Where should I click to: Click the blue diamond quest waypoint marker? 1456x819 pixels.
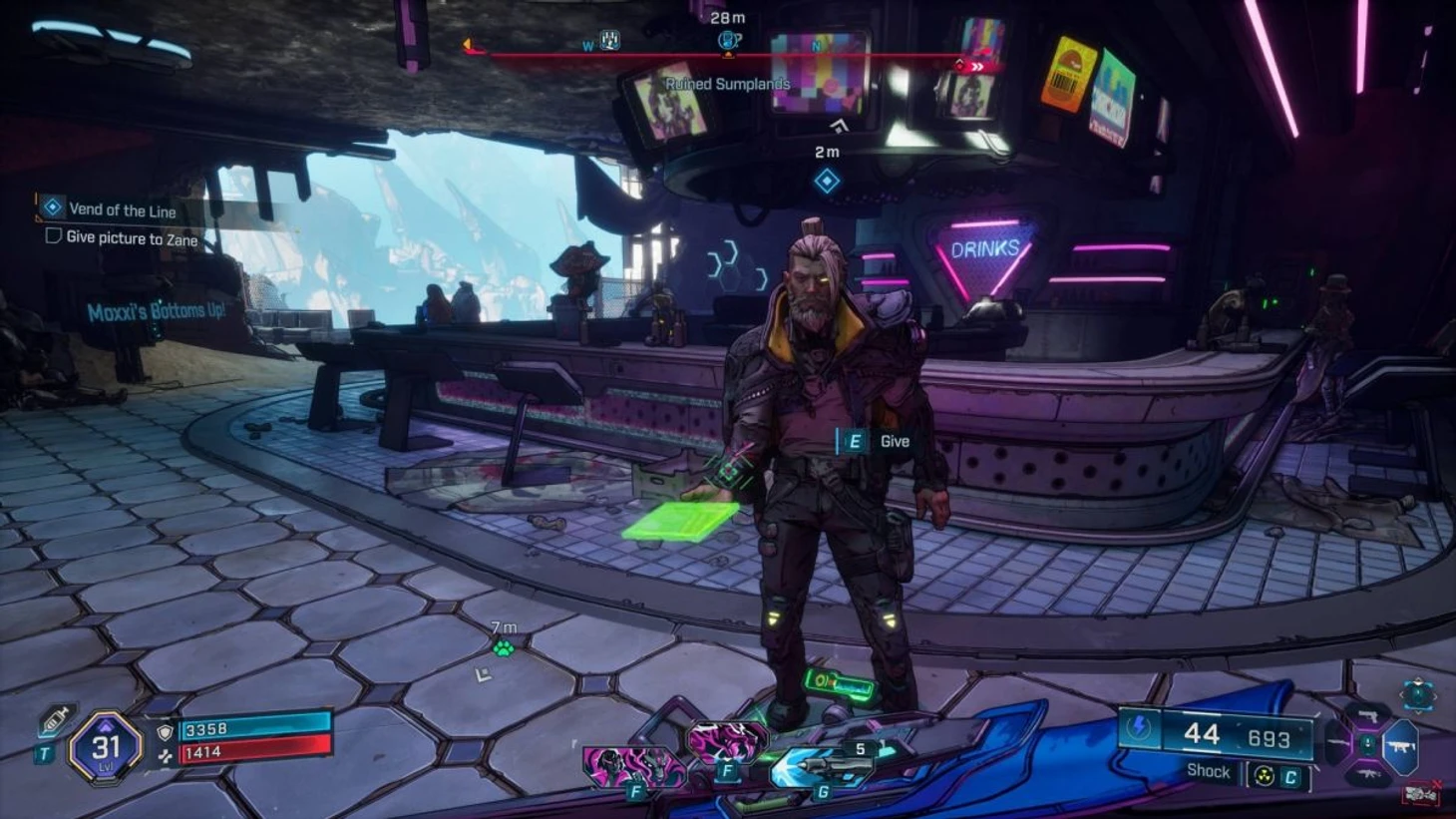coord(826,182)
